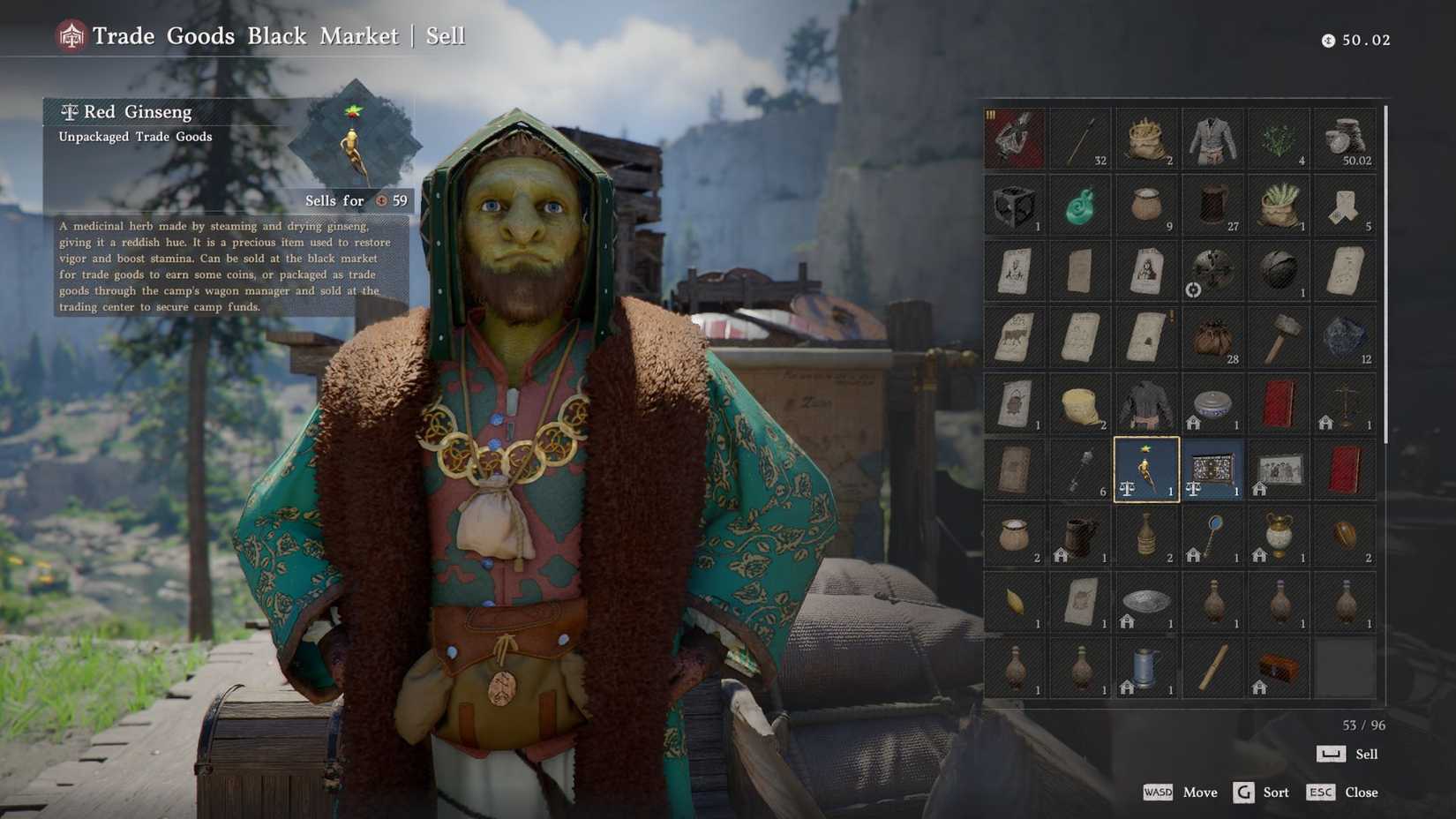Click the Black Market emblem at top left
Viewport: 1456px width, 819px height.
pyautogui.click(x=70, y=36)
